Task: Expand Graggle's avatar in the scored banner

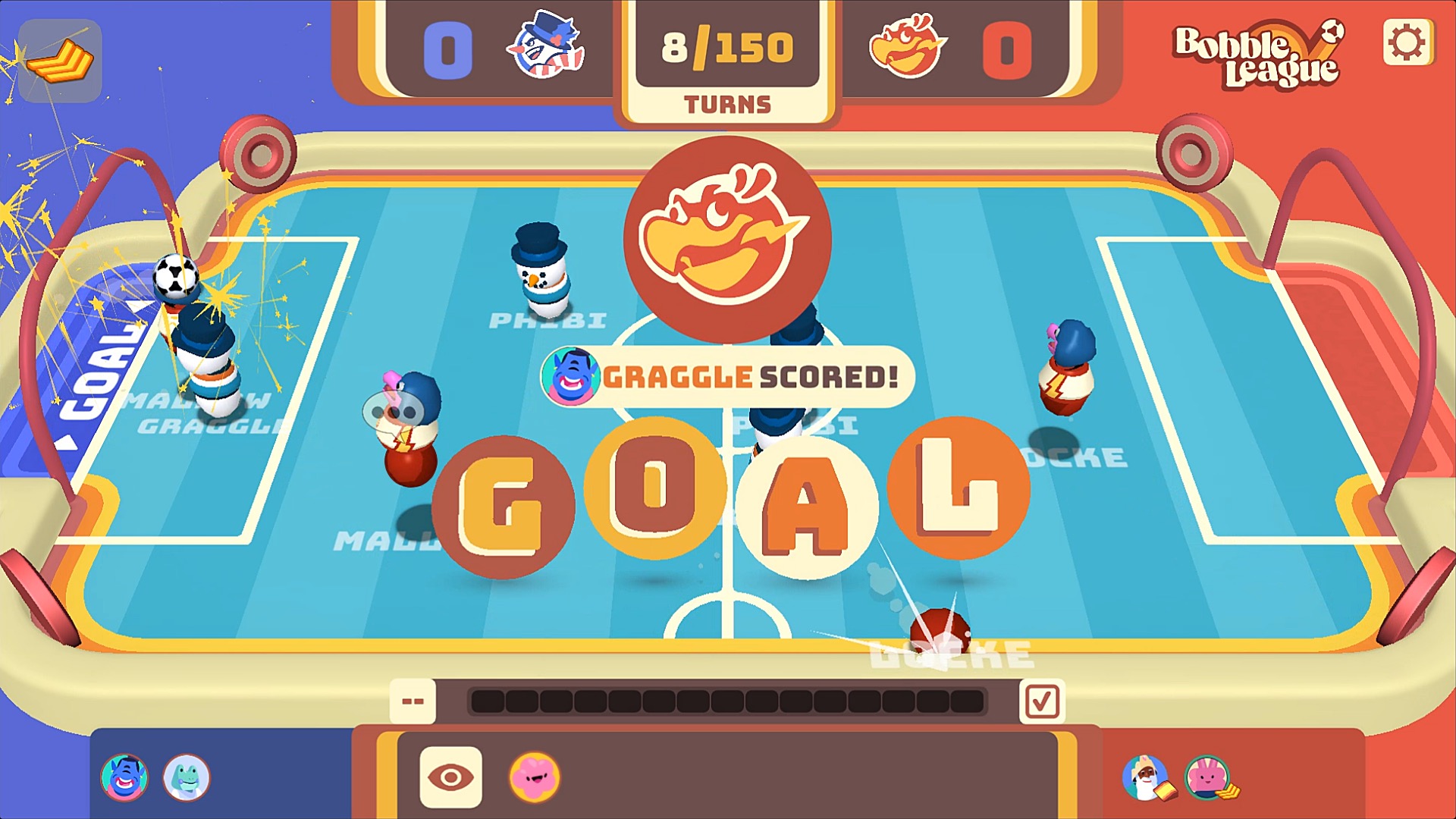Action: pos(574,375)
